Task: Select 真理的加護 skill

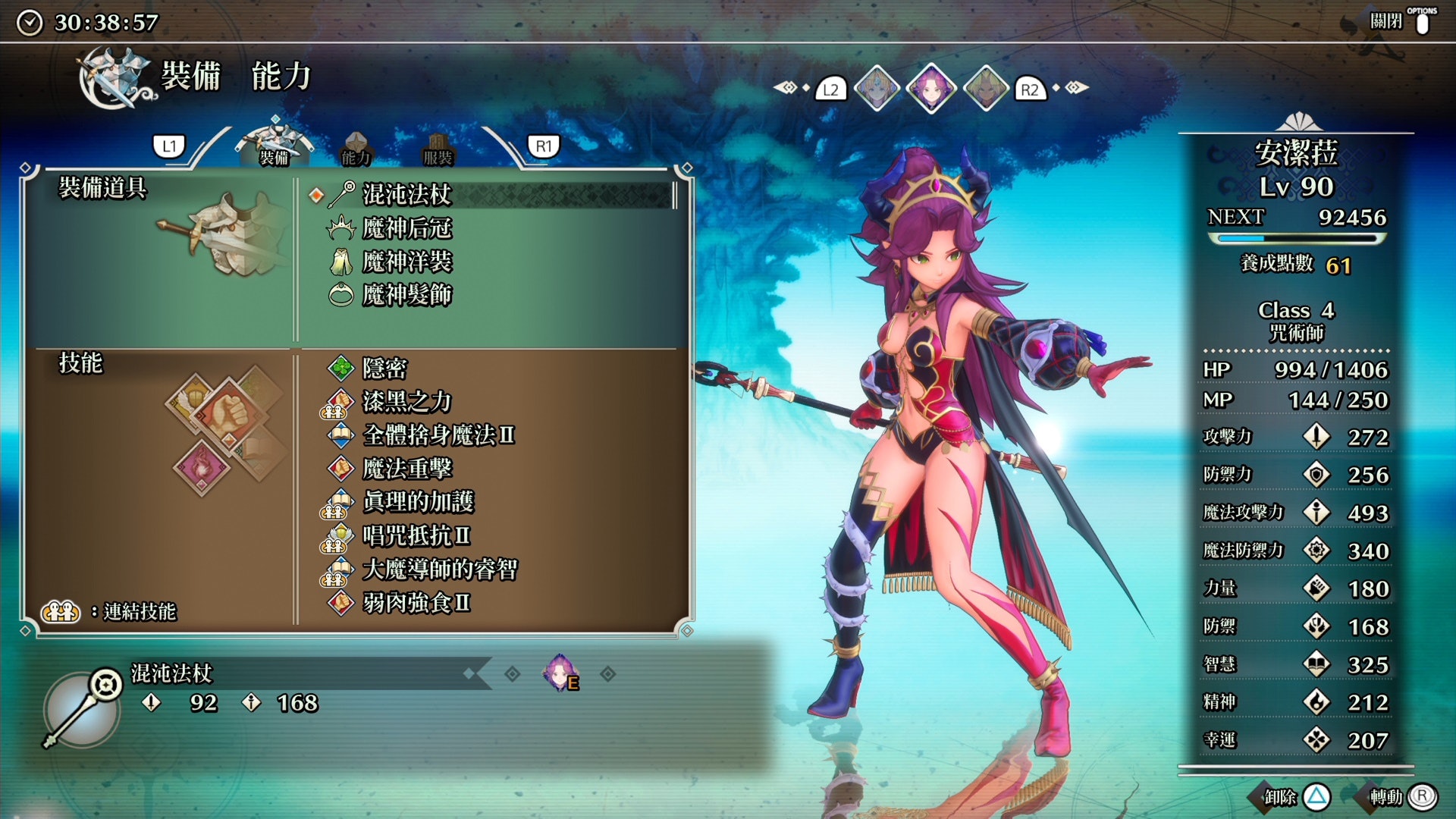Action: (x=418, y=502)
